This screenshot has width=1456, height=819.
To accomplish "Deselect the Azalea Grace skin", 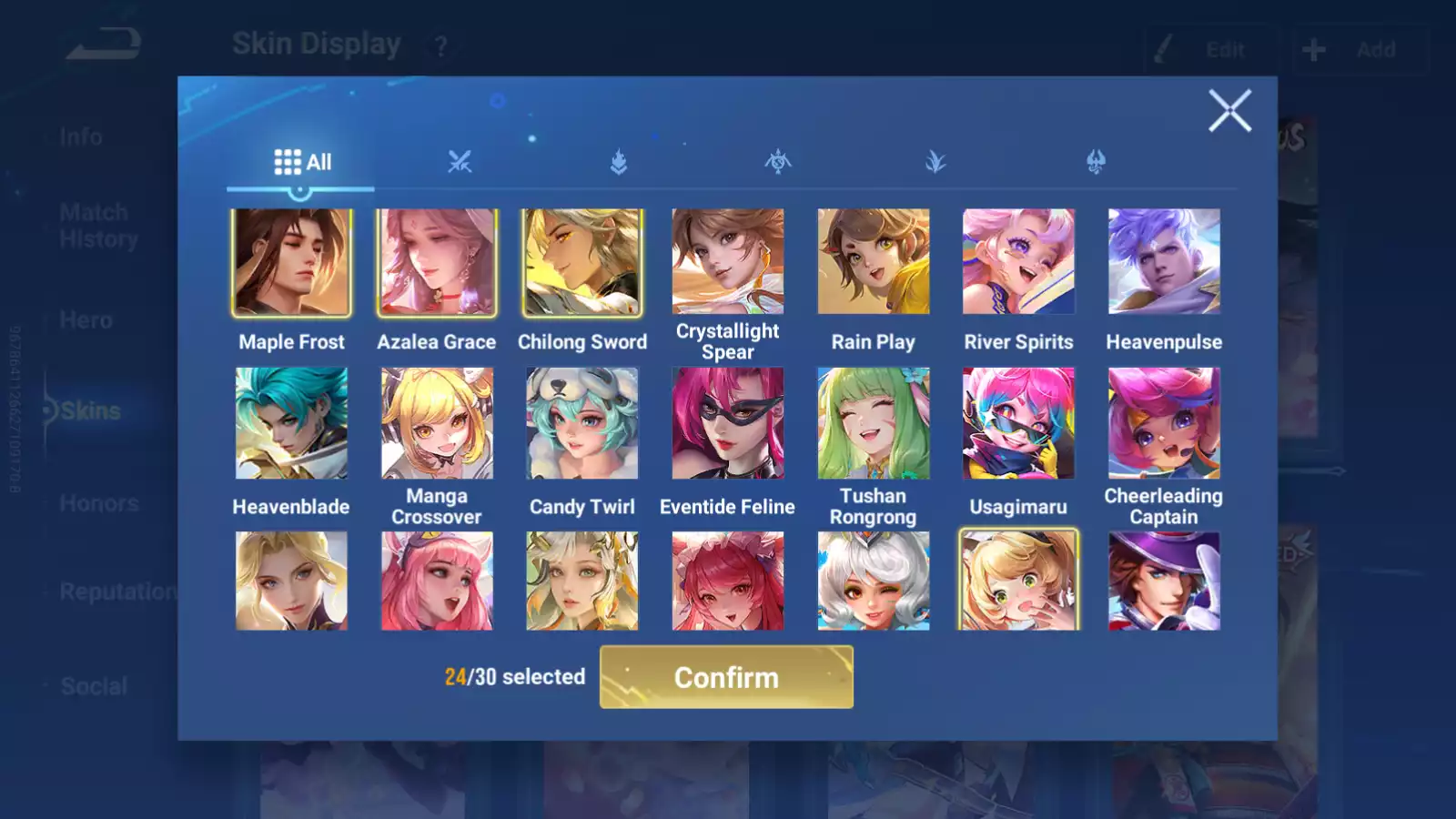I will click(x=436, y=262).
